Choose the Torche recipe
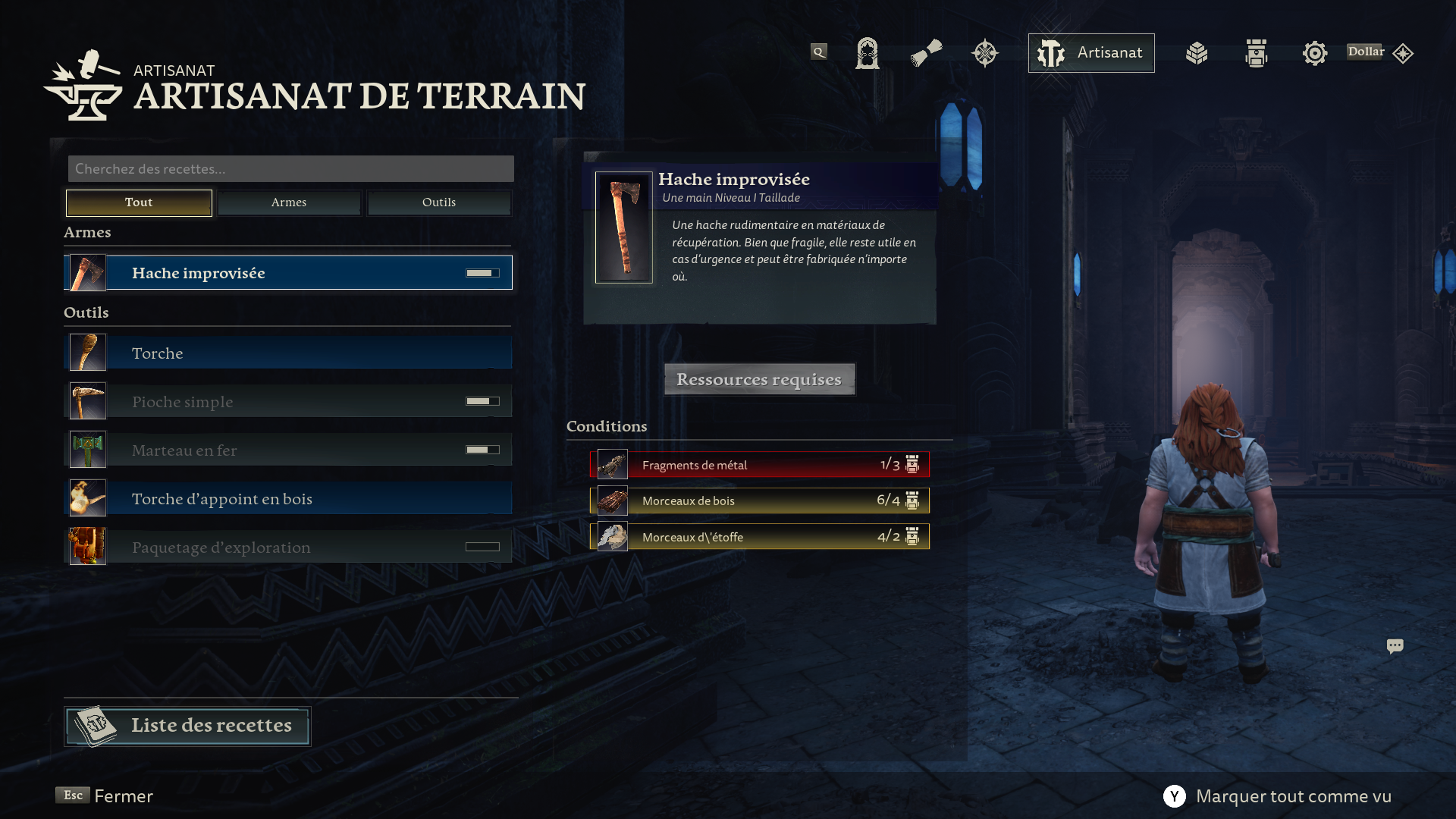Viewport: 1456px width, 819px height. coord(288,353)
